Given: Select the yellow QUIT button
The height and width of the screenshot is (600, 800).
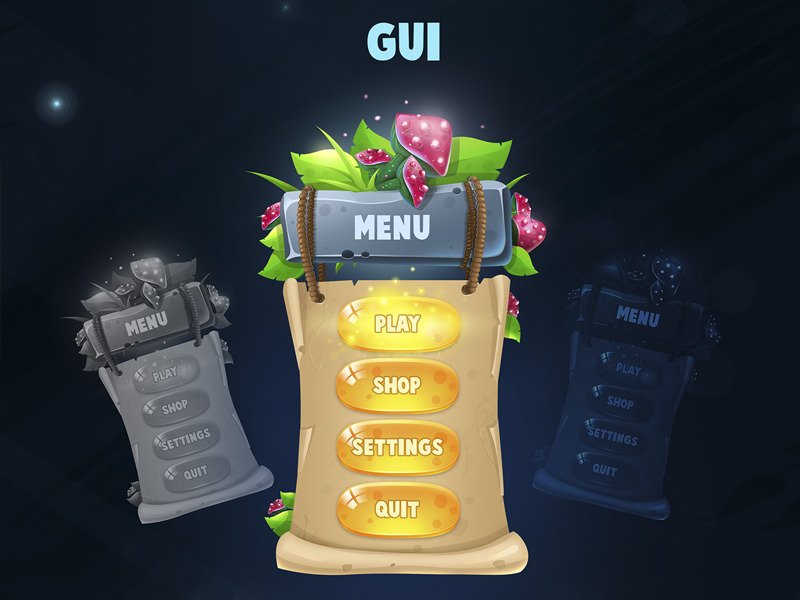Looking at the screenshot, I should click(398, 508).
